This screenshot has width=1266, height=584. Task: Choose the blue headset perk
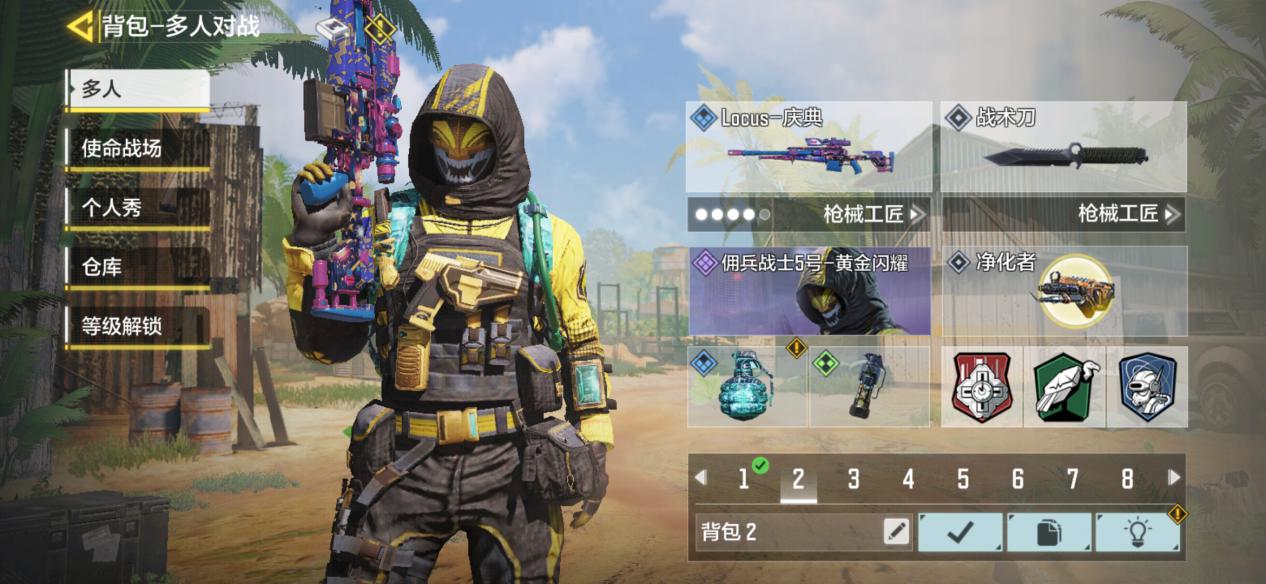1146,387
